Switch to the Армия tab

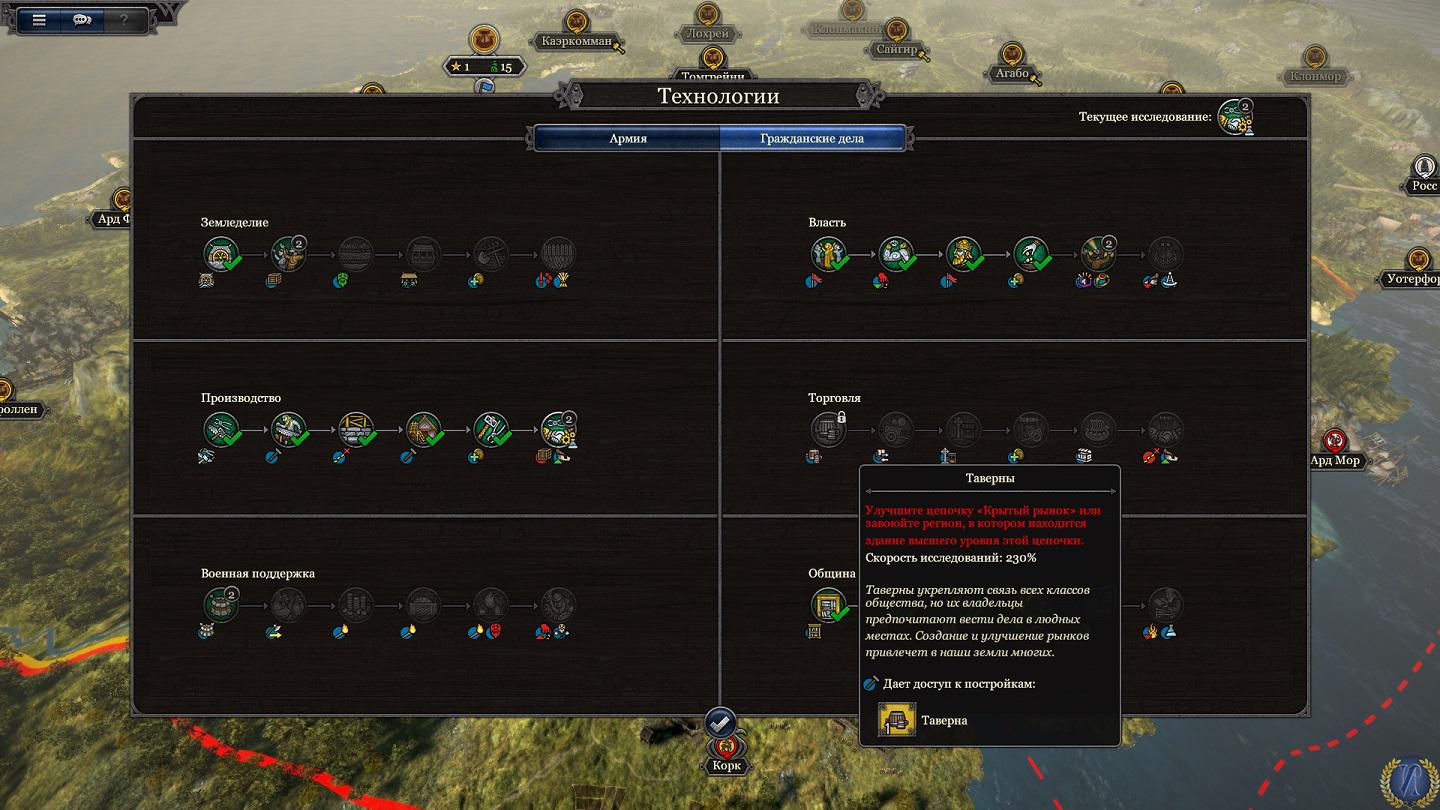click(627, 138)
